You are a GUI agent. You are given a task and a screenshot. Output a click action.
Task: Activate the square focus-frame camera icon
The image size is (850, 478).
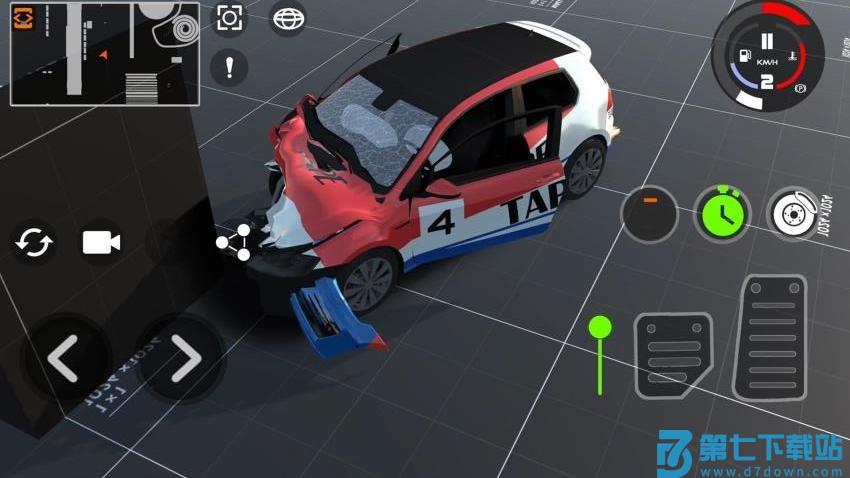(x=230, y=19)
